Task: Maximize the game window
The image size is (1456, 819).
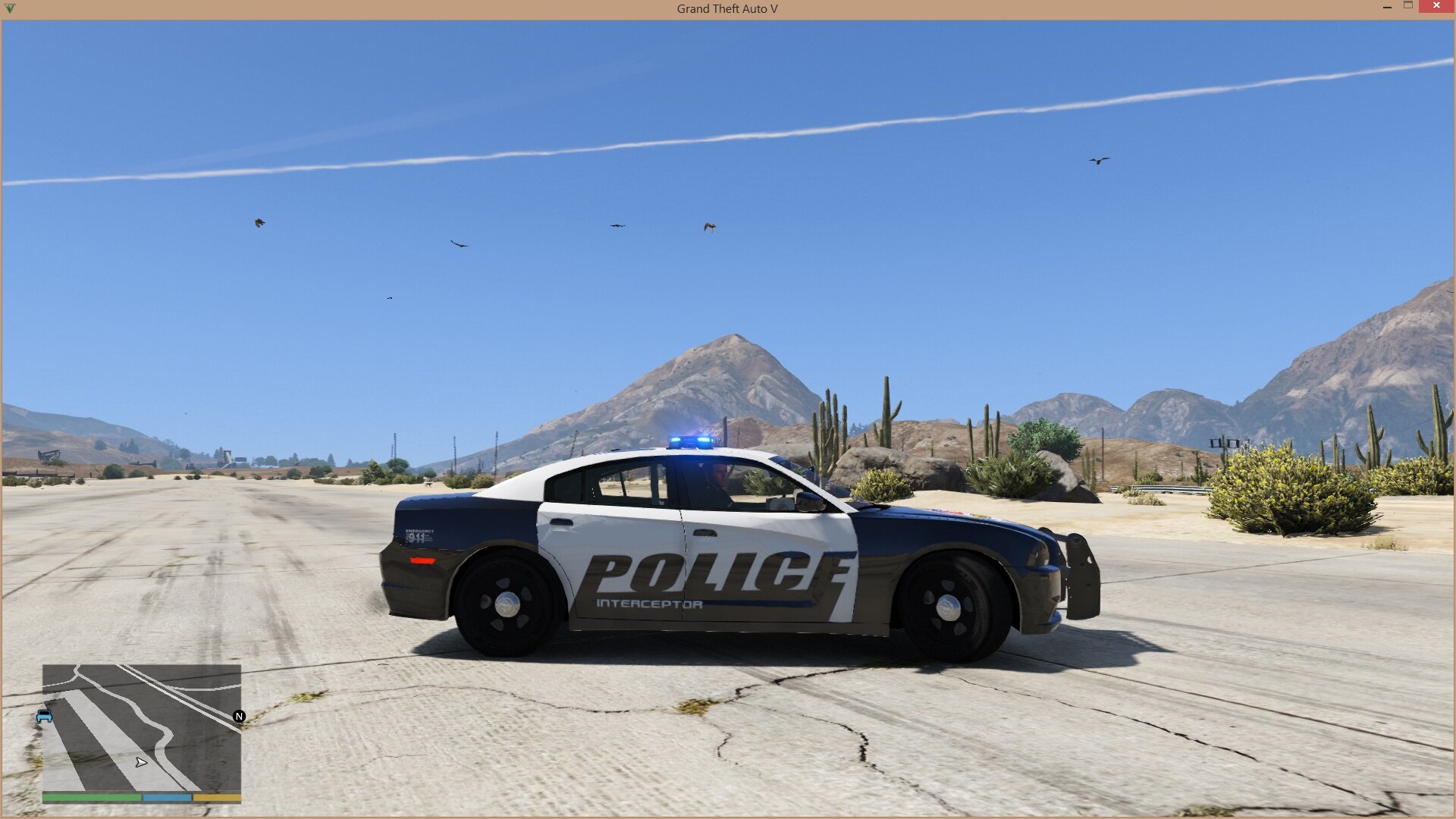Action: coord(1408,5)
